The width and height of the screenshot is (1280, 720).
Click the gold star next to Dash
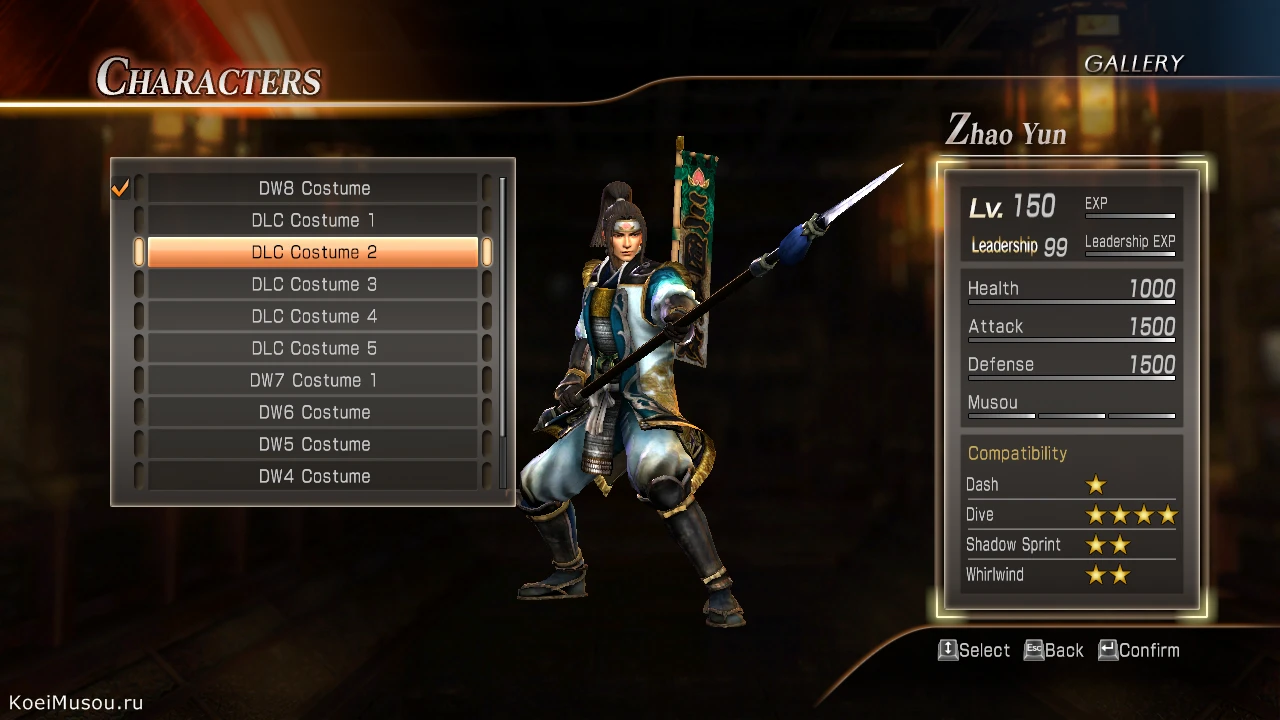pos(1096,484)
